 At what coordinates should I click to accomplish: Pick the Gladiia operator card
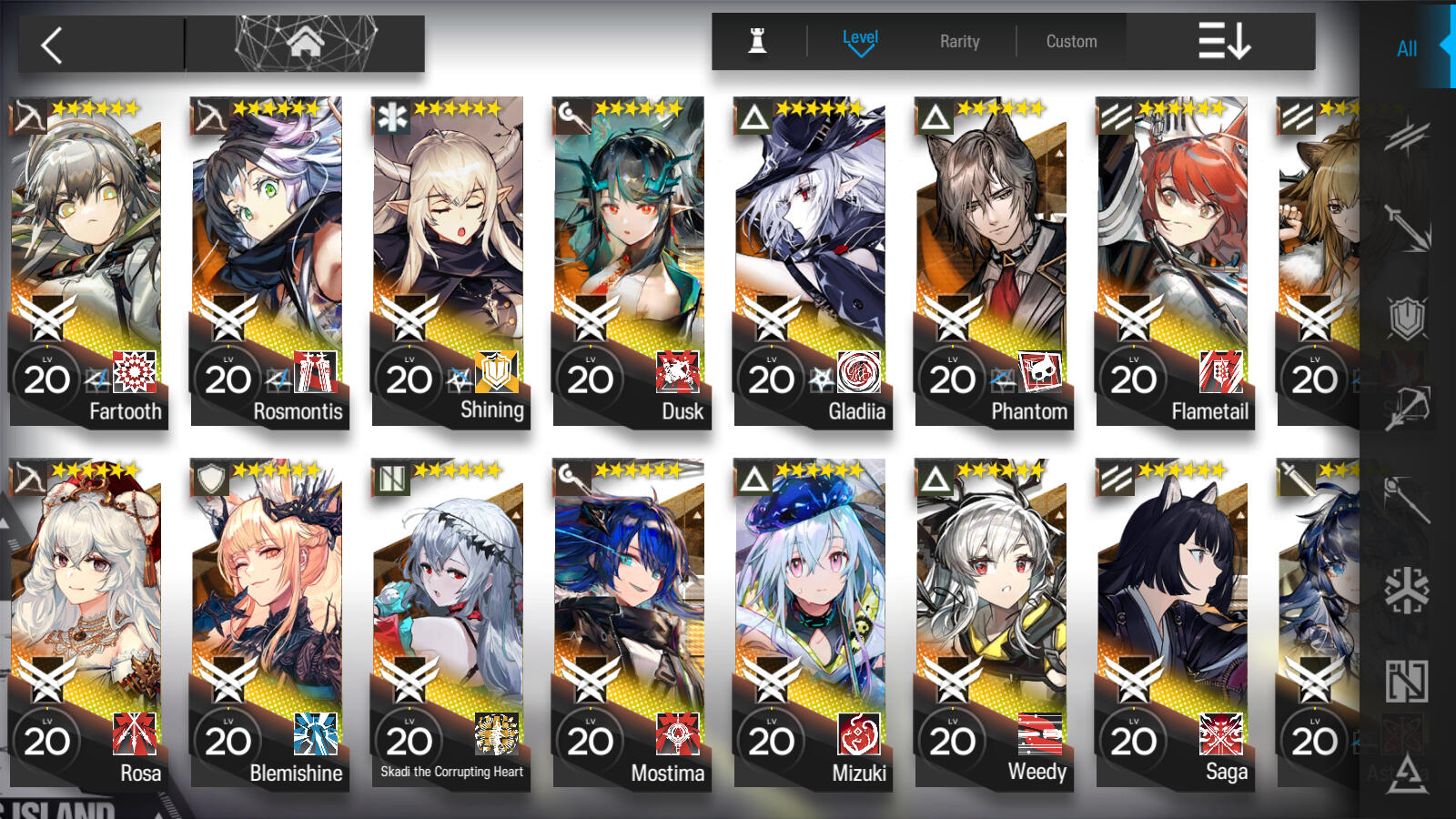[812, 261]
